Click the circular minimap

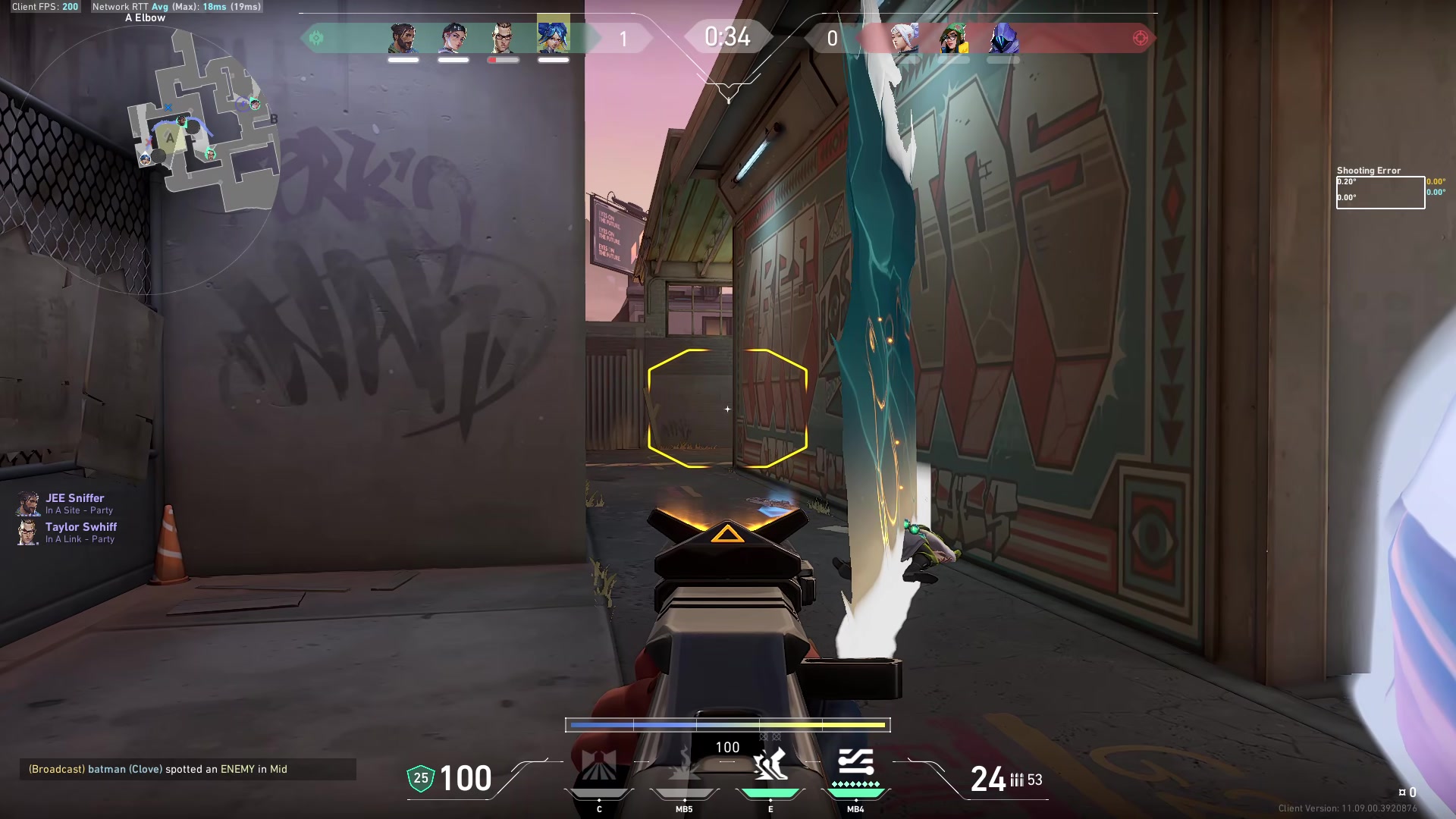pos(152,159)
